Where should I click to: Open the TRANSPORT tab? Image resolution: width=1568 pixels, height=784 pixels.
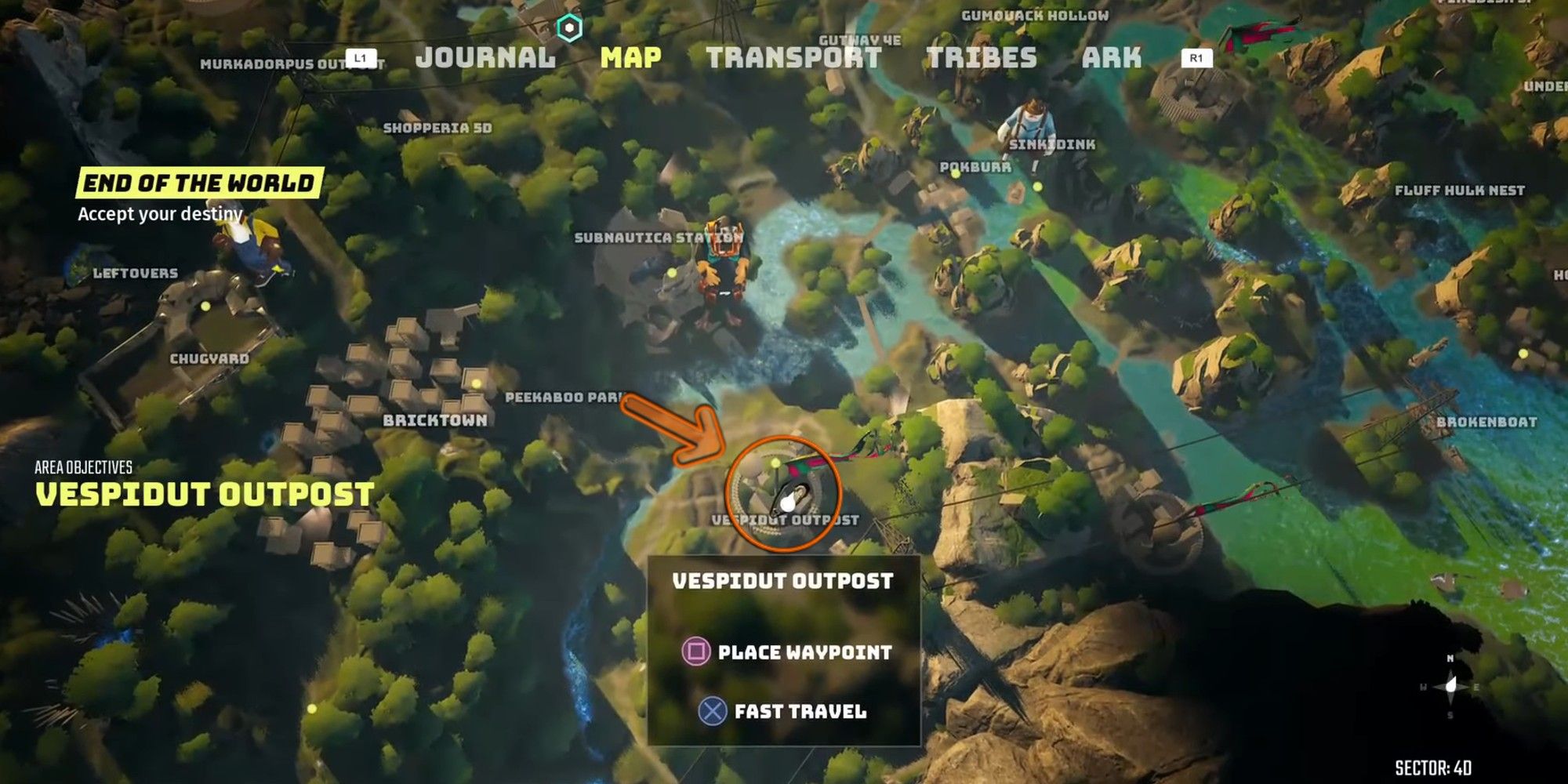[x=793, y=56]
